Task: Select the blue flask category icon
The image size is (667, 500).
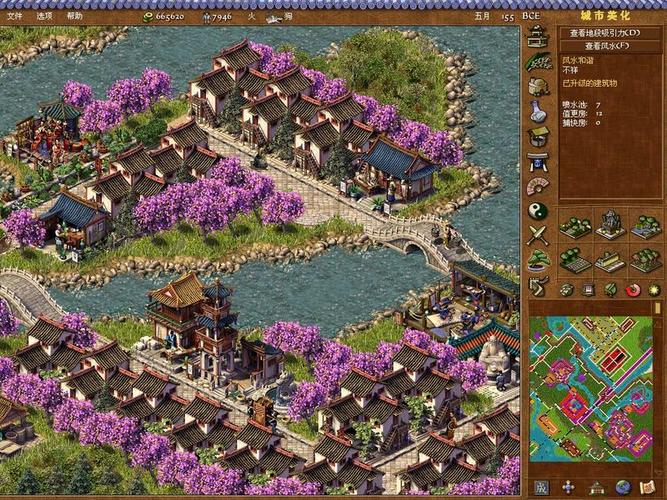Action: coord(538,111)
